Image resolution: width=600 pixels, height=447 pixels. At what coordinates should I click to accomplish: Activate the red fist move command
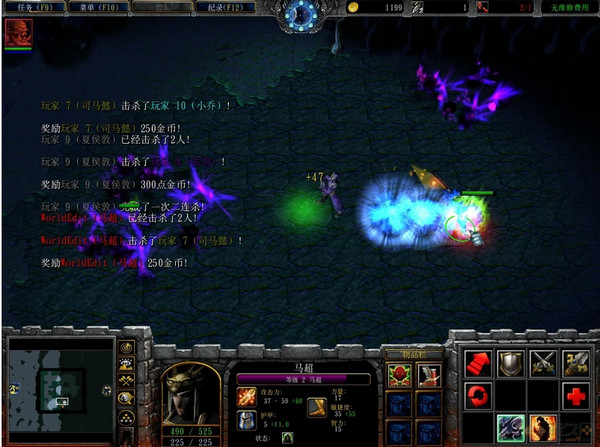coord(478,363)
